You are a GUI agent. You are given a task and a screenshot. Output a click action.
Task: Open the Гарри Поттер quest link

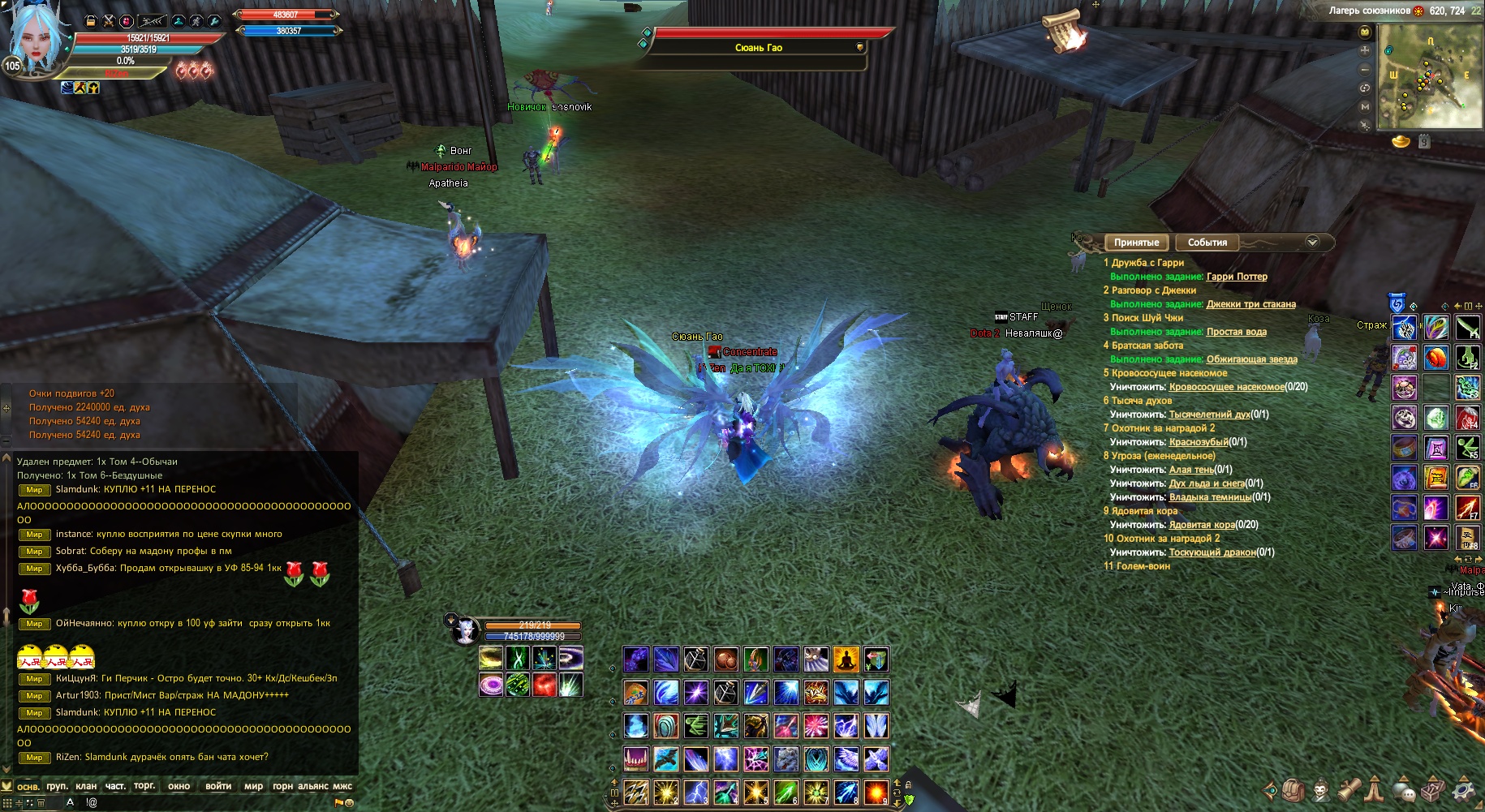(x=1237, y=277)
